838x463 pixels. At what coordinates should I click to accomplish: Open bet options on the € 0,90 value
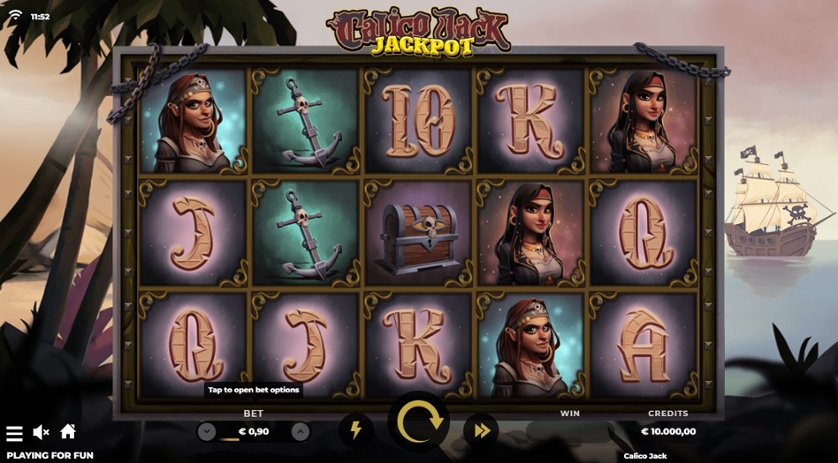(254, 432)
